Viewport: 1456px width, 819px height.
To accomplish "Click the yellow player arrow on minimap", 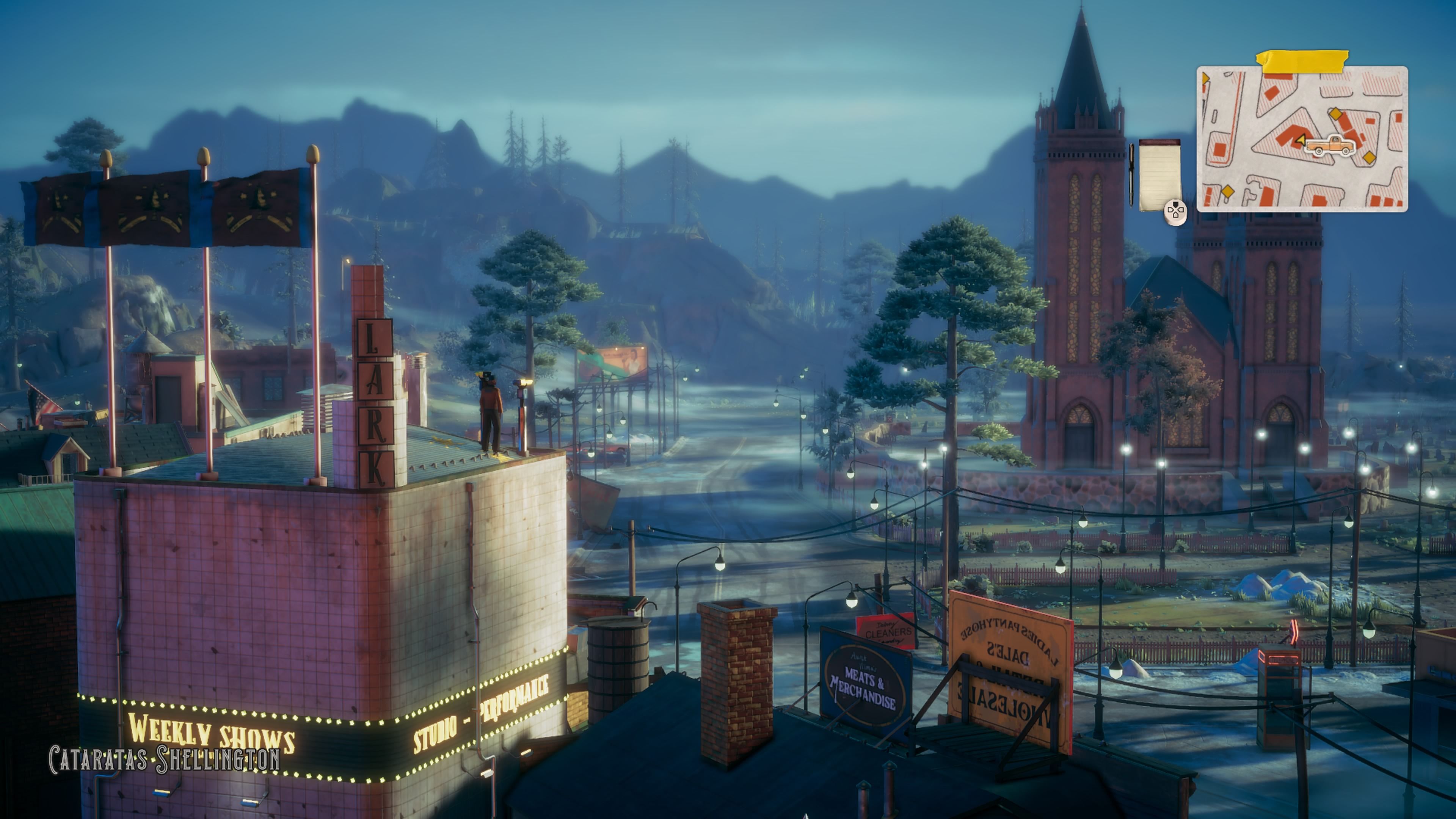I will [x=1301, y=140].
